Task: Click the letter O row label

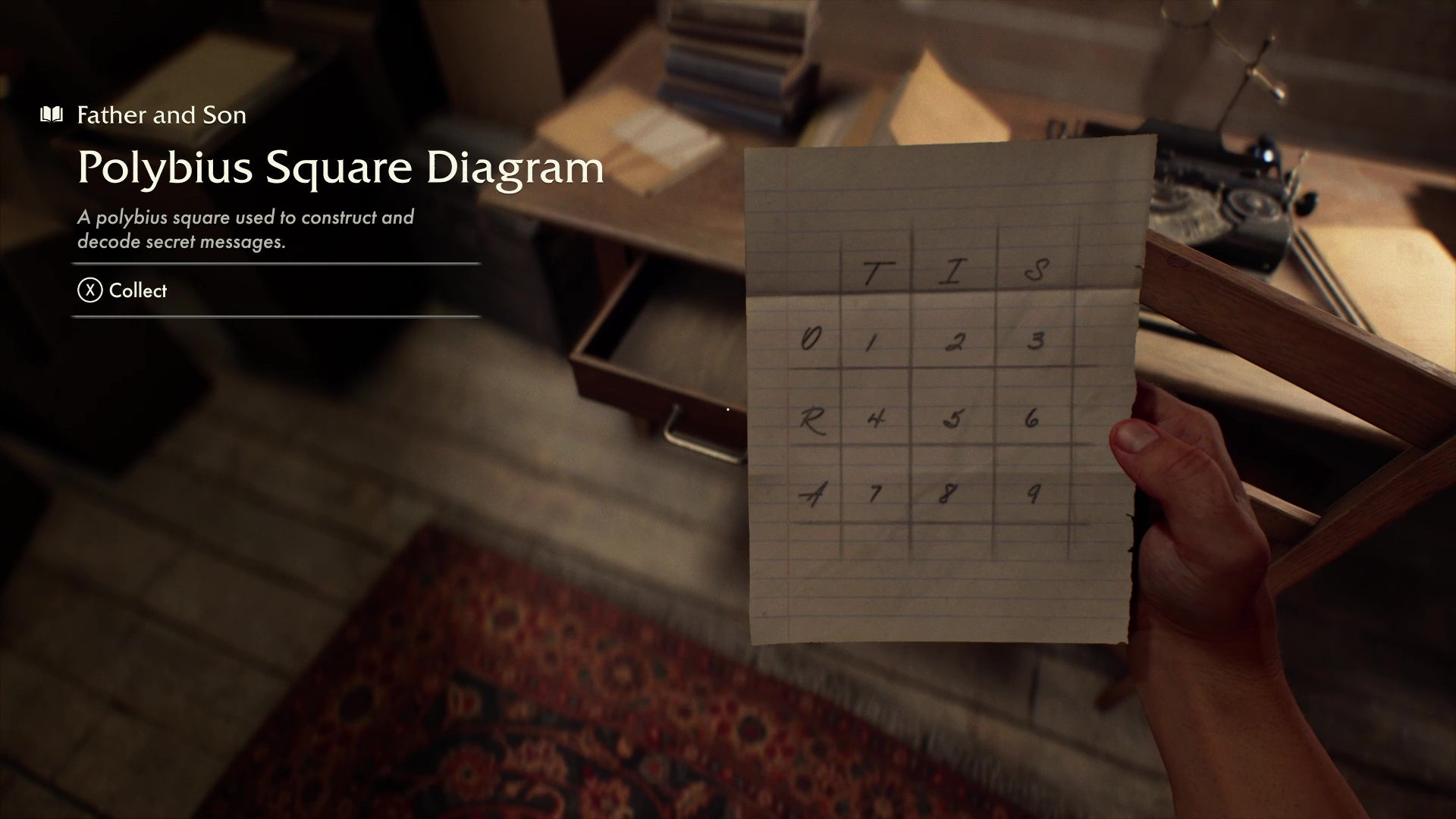Action: [808, 341]
